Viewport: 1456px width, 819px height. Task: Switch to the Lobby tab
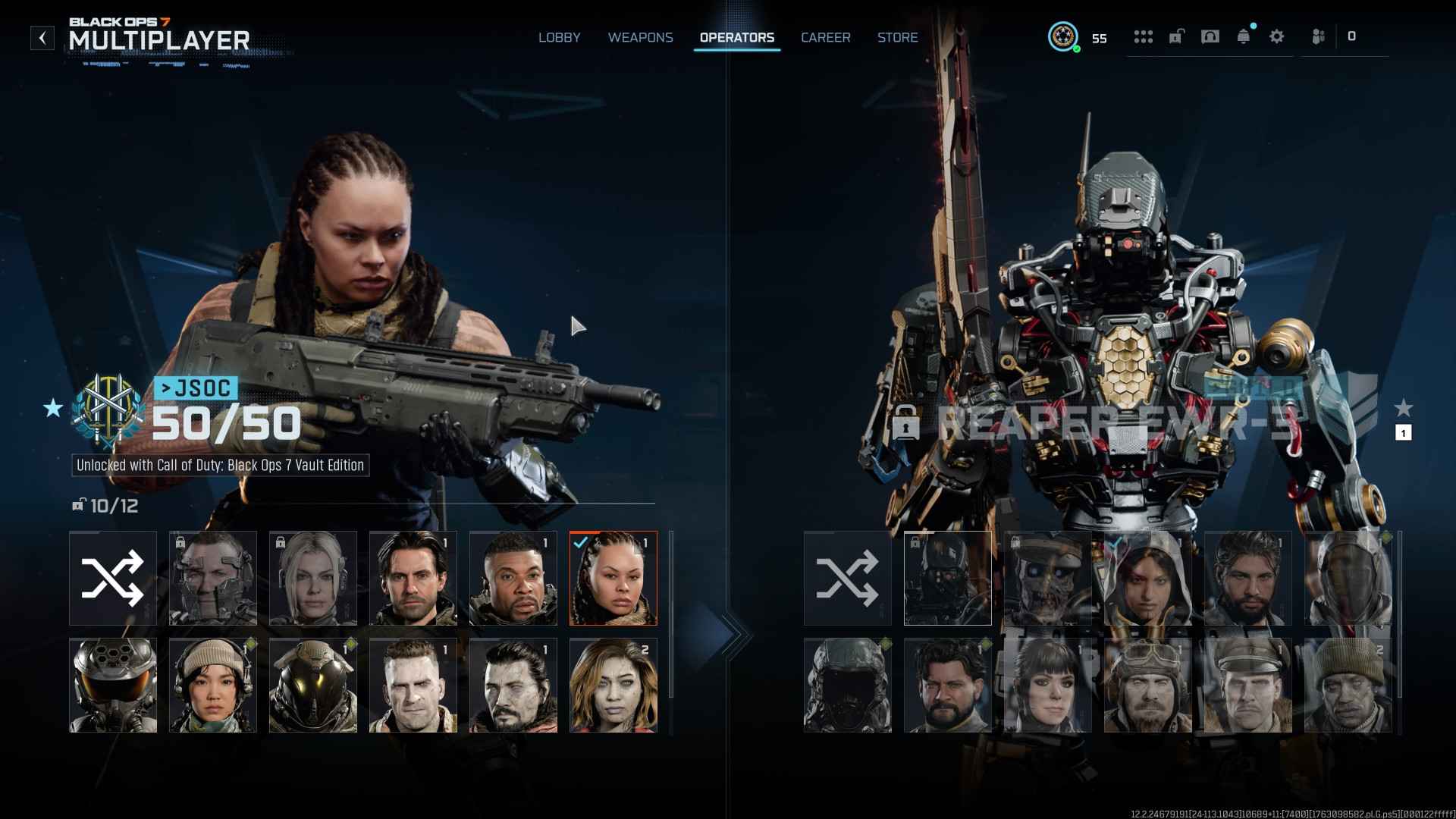point(559,38)
